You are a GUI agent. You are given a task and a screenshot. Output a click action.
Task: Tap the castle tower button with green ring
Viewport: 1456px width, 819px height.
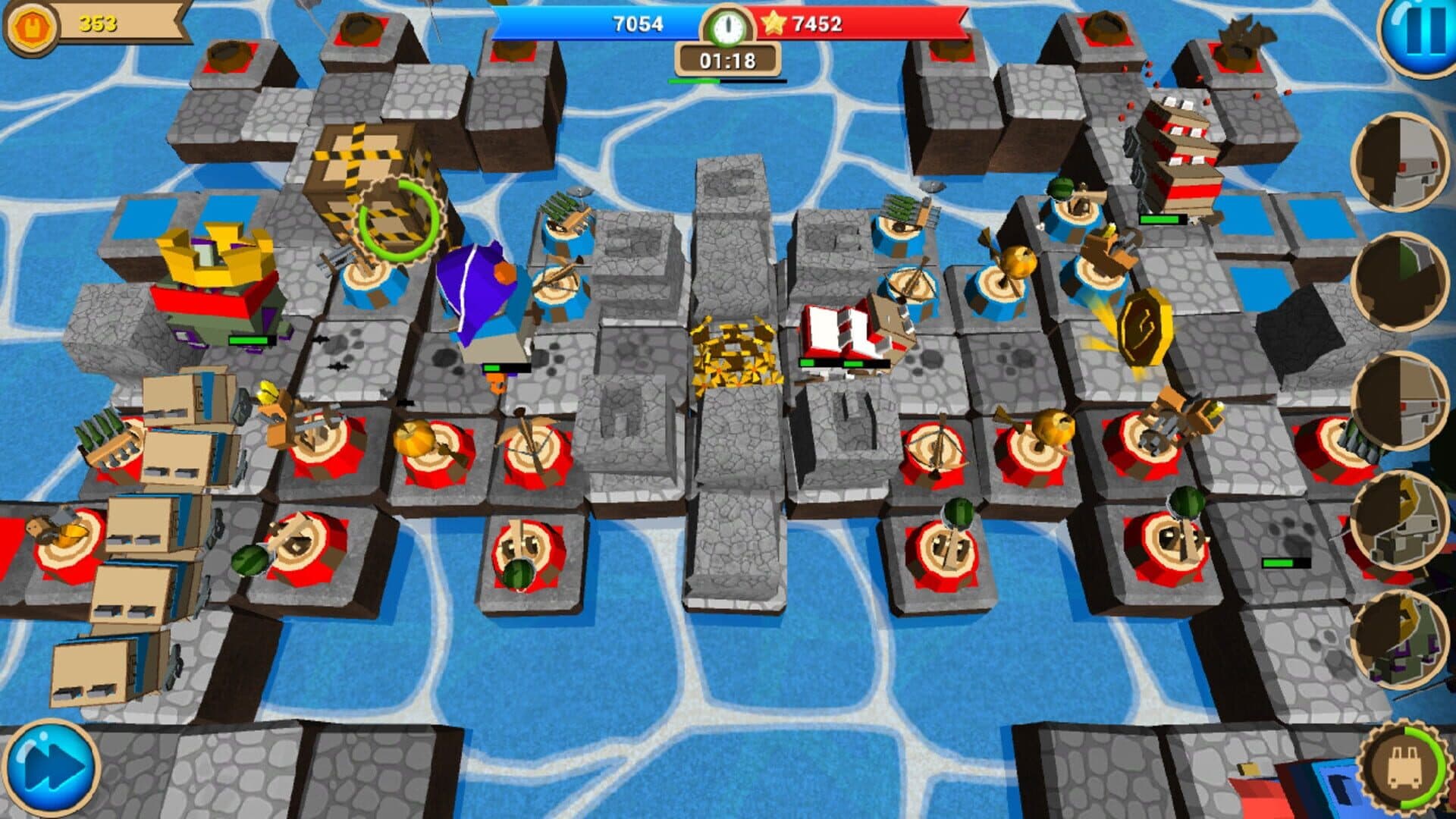coord(1404,768)
